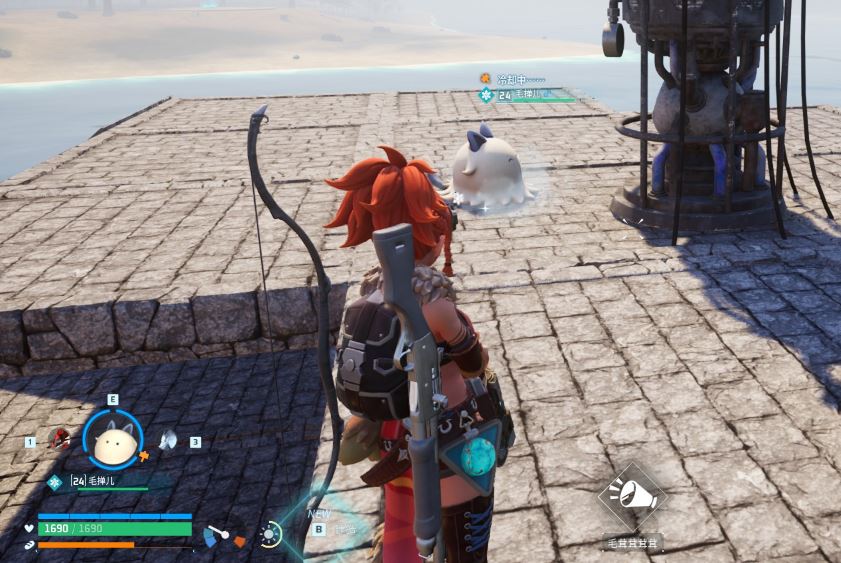Screen dimensions: 841x563
Task: Click the sun day-cycle indicator icon
Action: pos(270,534)
